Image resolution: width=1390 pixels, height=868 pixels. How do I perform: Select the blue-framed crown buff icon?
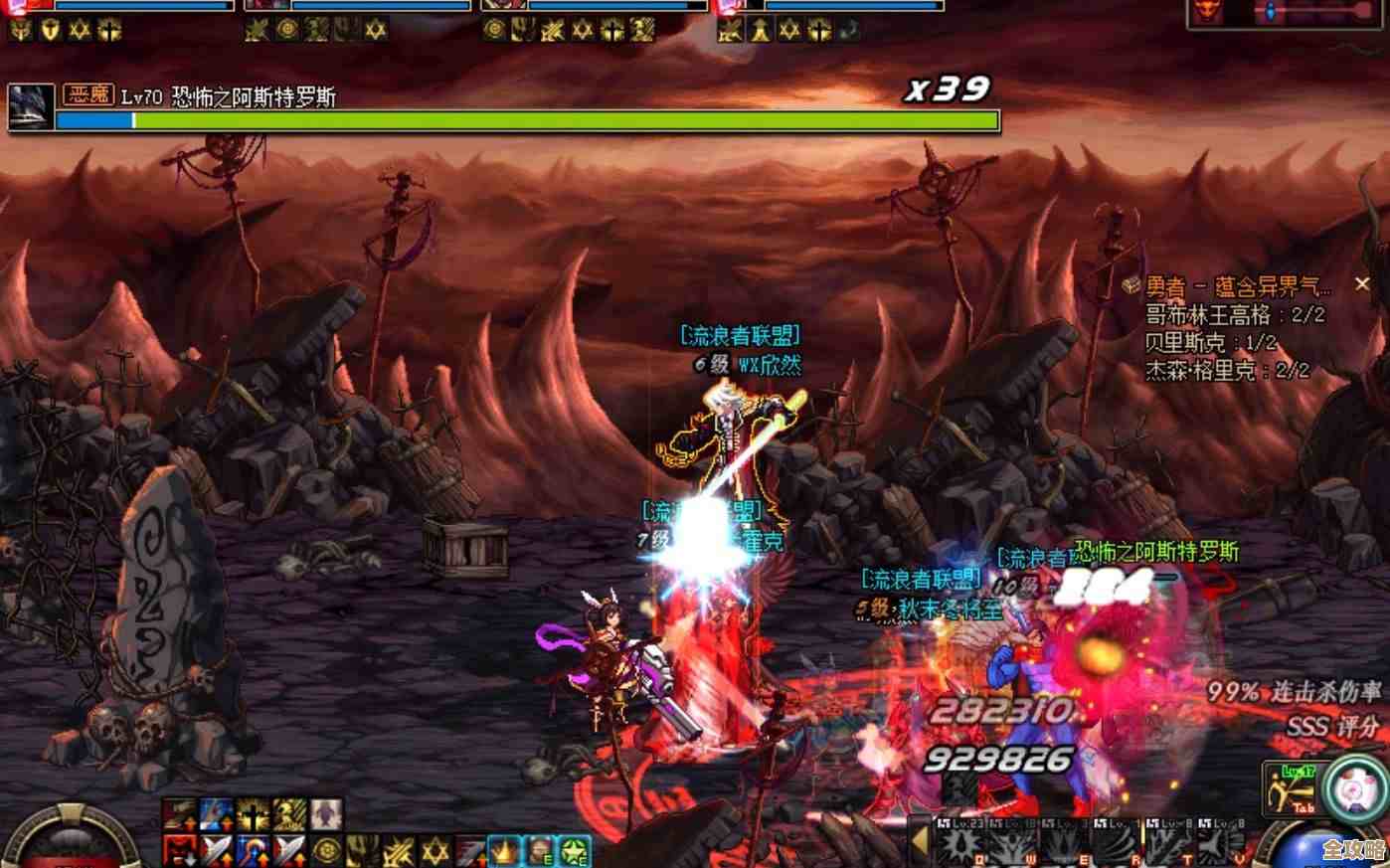coord(504,851)
